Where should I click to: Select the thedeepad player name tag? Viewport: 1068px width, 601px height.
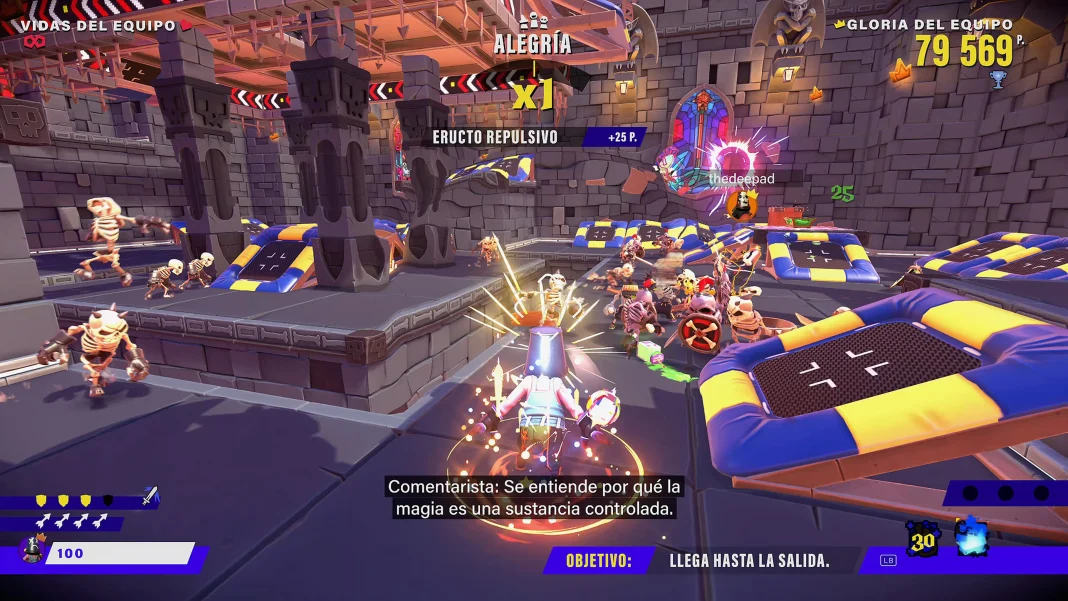click(x=741, y=178)
